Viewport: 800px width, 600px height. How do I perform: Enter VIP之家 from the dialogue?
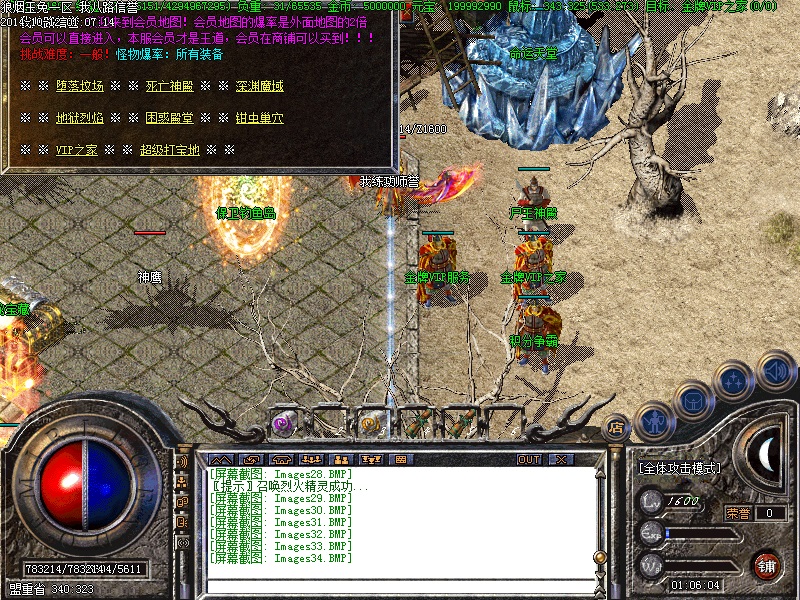[x=76, y=150]
